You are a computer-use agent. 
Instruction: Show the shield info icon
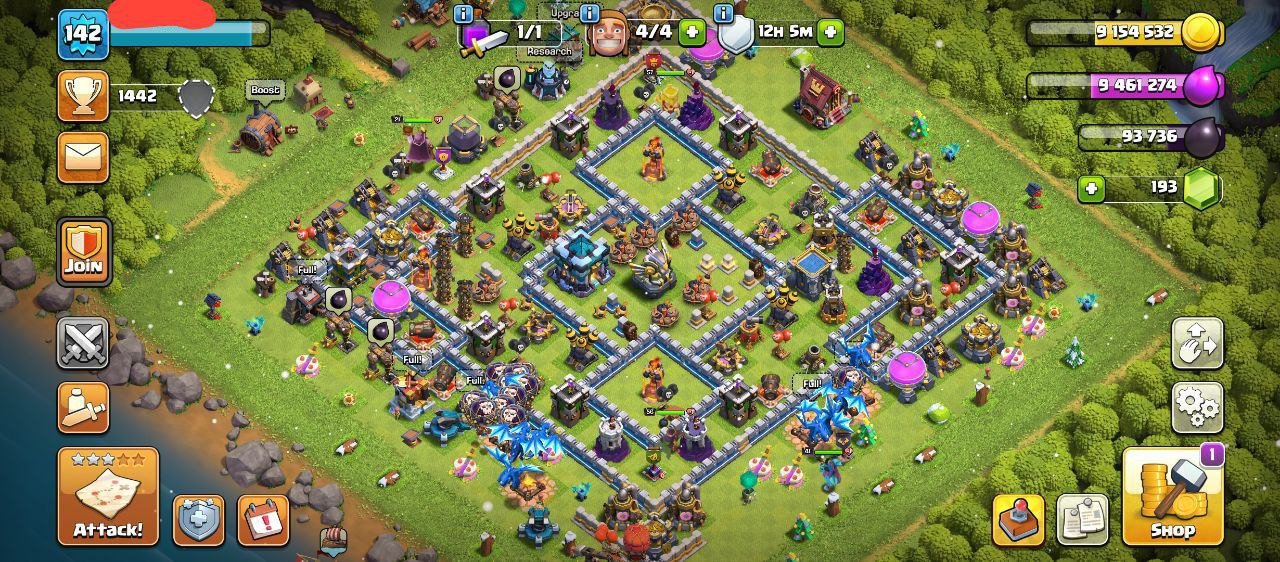[x=724, y=13]
